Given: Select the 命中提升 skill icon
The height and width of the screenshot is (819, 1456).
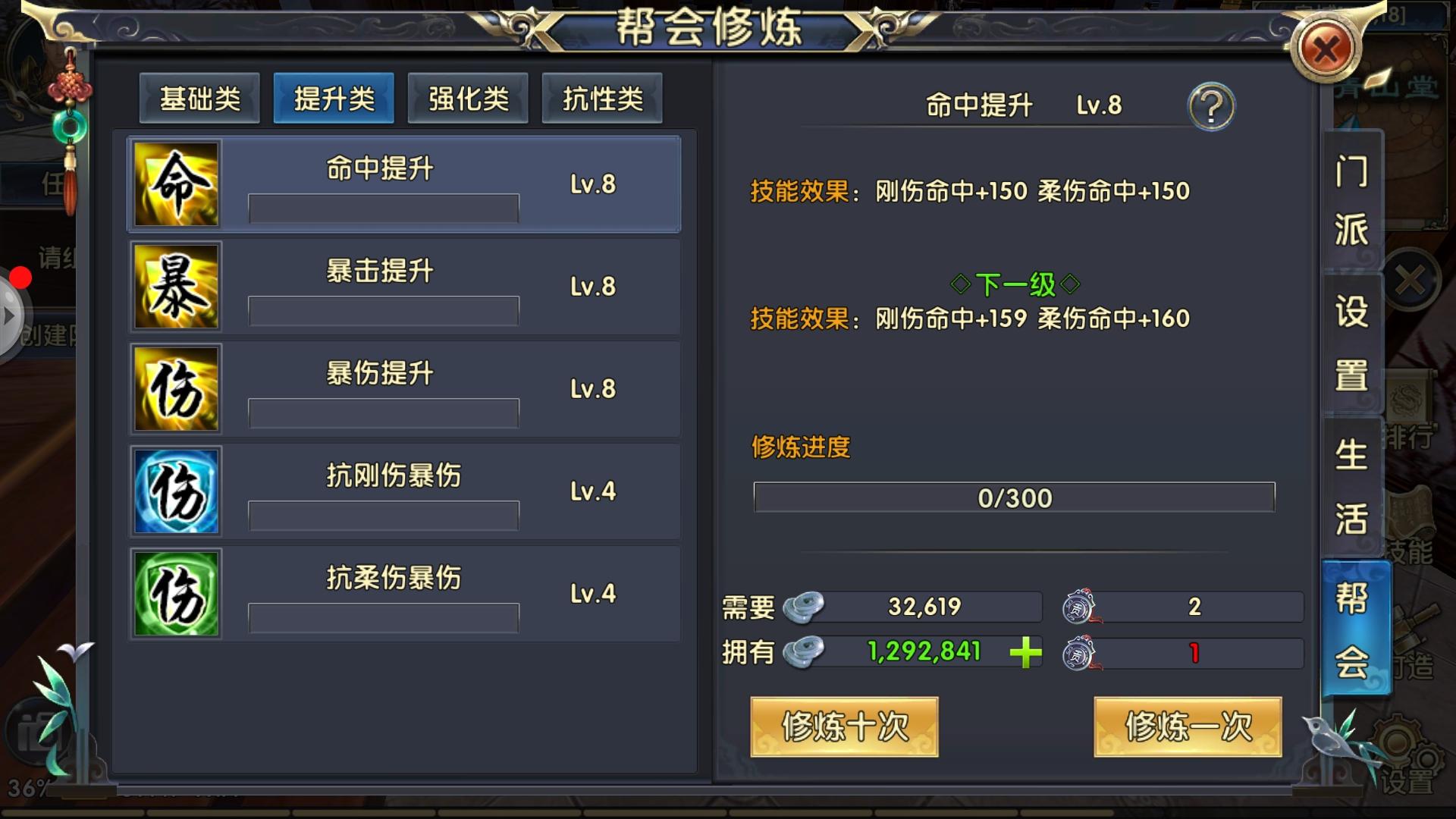Looking at the screenshot, I should pyautogui.click(x=176, y=184).
